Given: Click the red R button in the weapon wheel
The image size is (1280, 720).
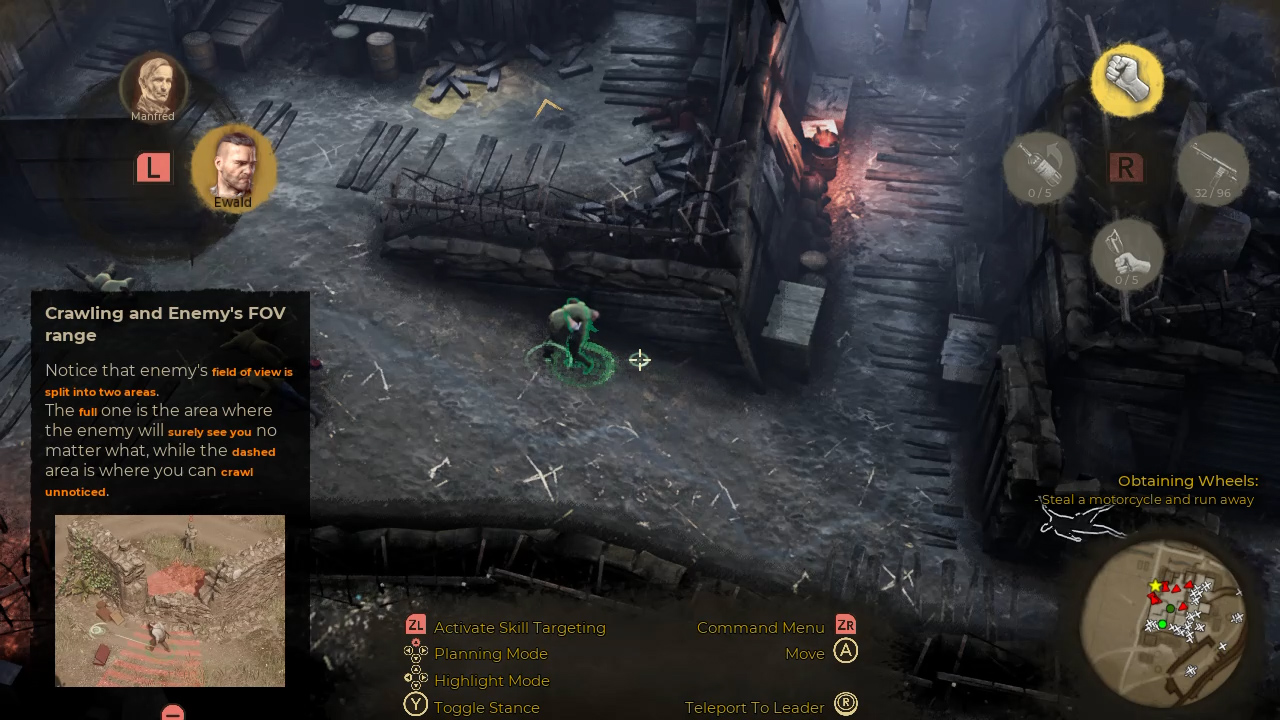Looking at the screenshot, I should click(1126, 167).
